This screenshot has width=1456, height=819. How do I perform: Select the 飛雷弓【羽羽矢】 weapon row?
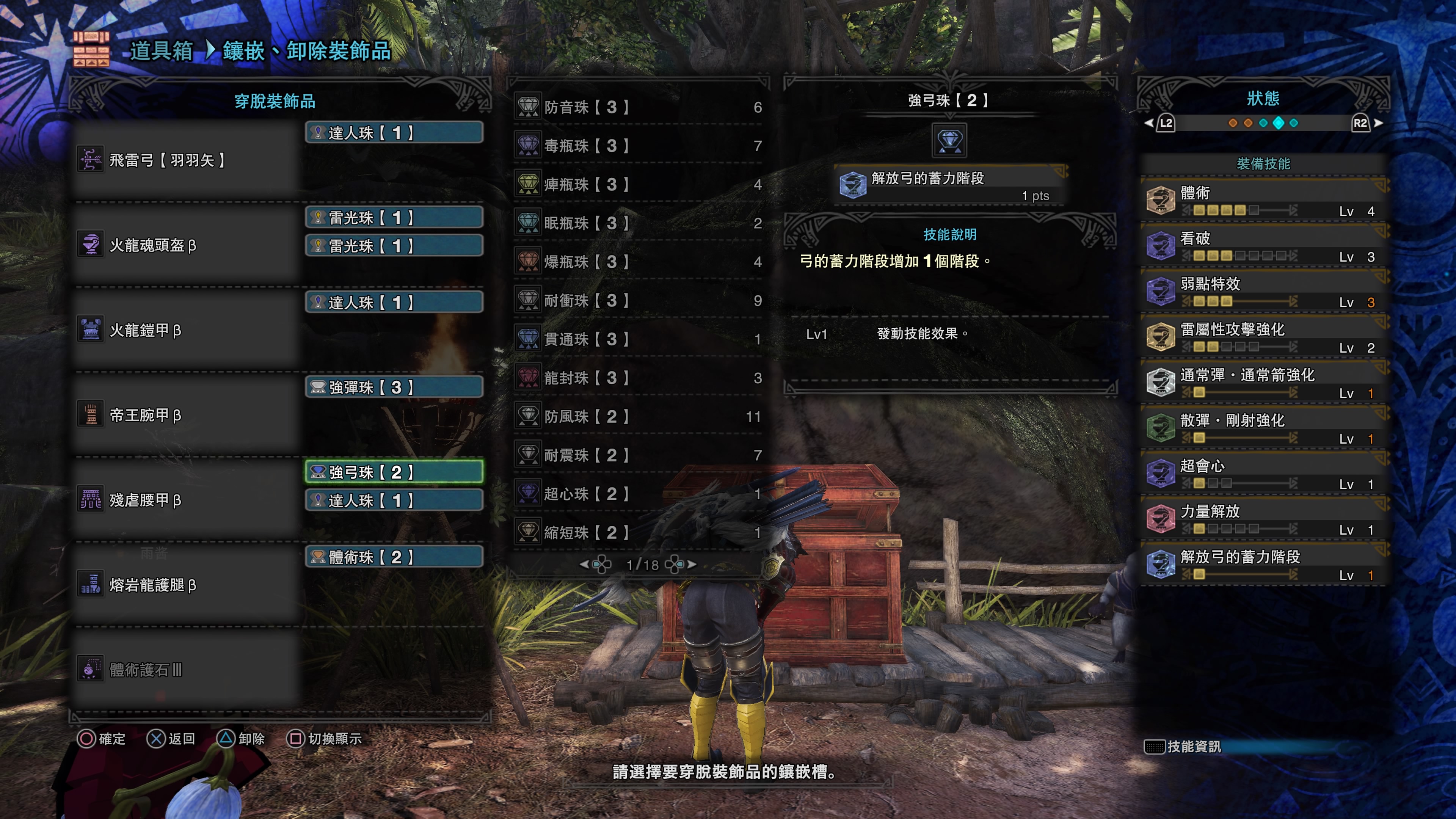(187, 160)
